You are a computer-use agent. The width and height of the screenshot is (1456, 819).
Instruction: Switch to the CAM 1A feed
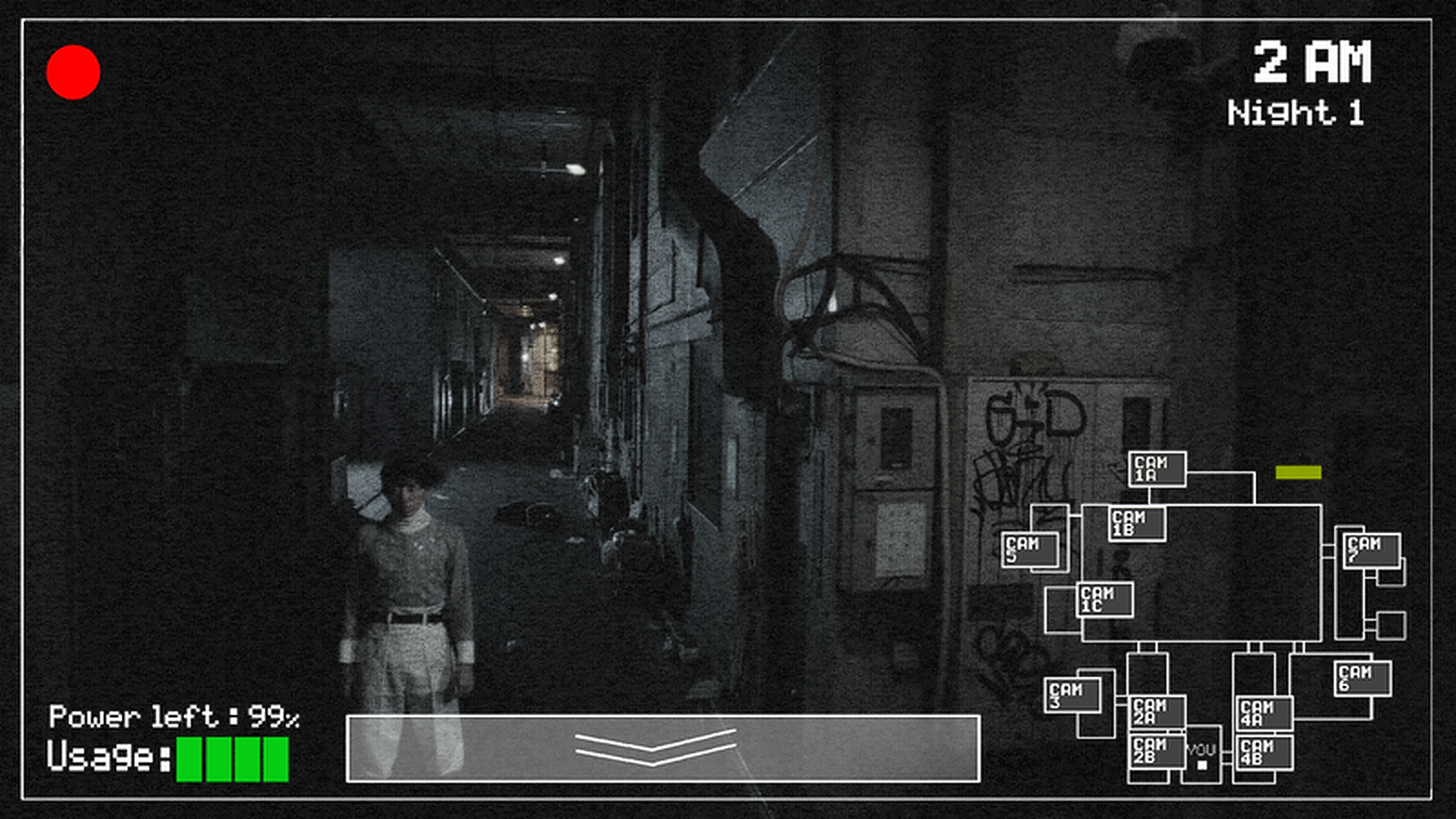coord(1158,468)
